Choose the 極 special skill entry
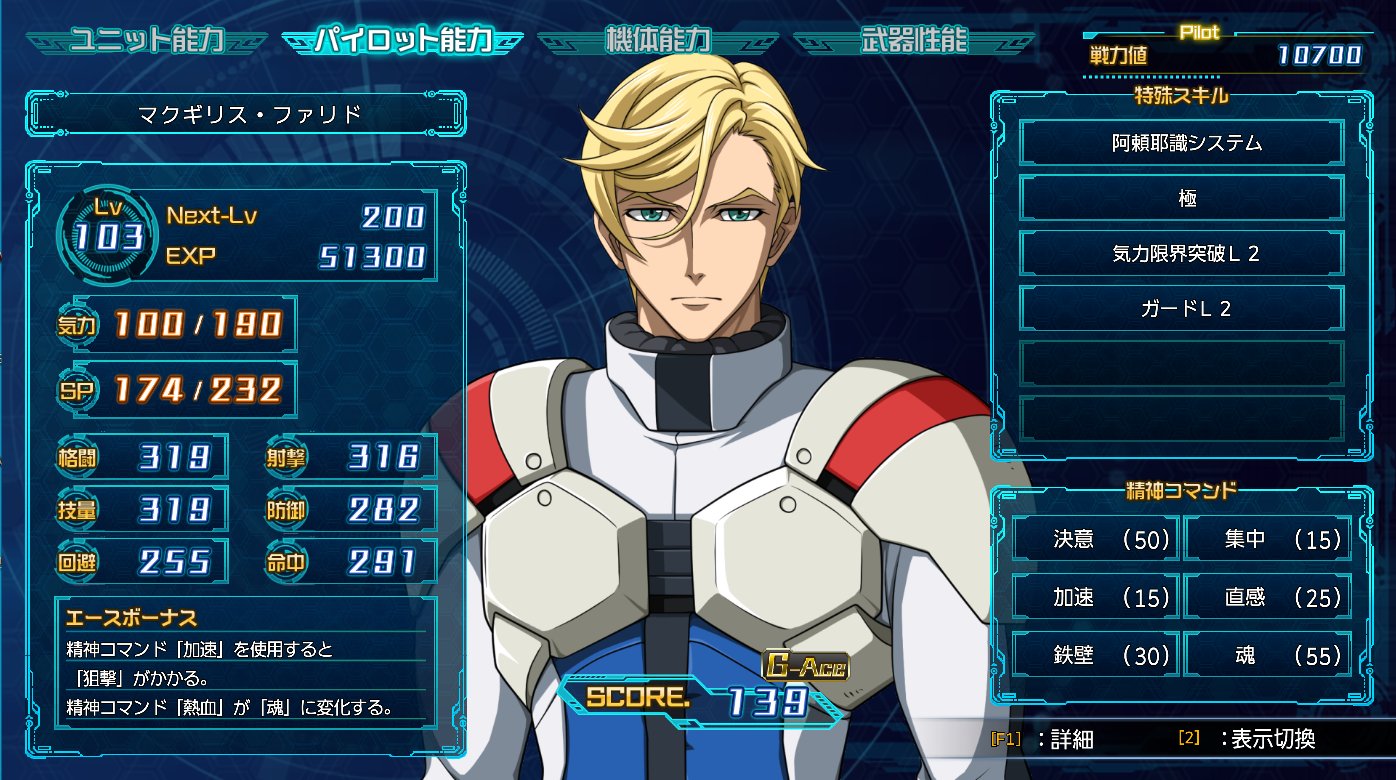1396x780 pixels. tap(1180, 198)
